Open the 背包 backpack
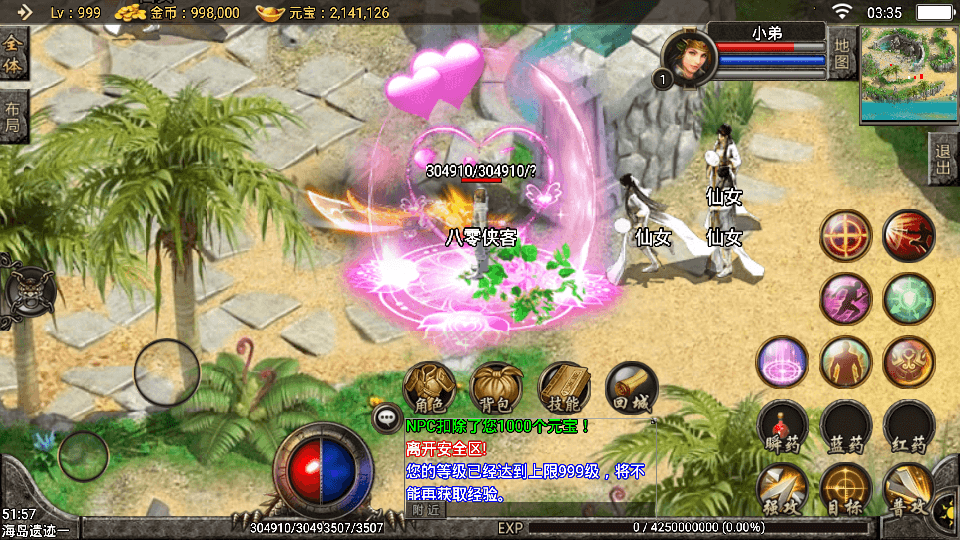Image resolution: width=960 pixels, height=540 pixels. click(x=497, y=387)
